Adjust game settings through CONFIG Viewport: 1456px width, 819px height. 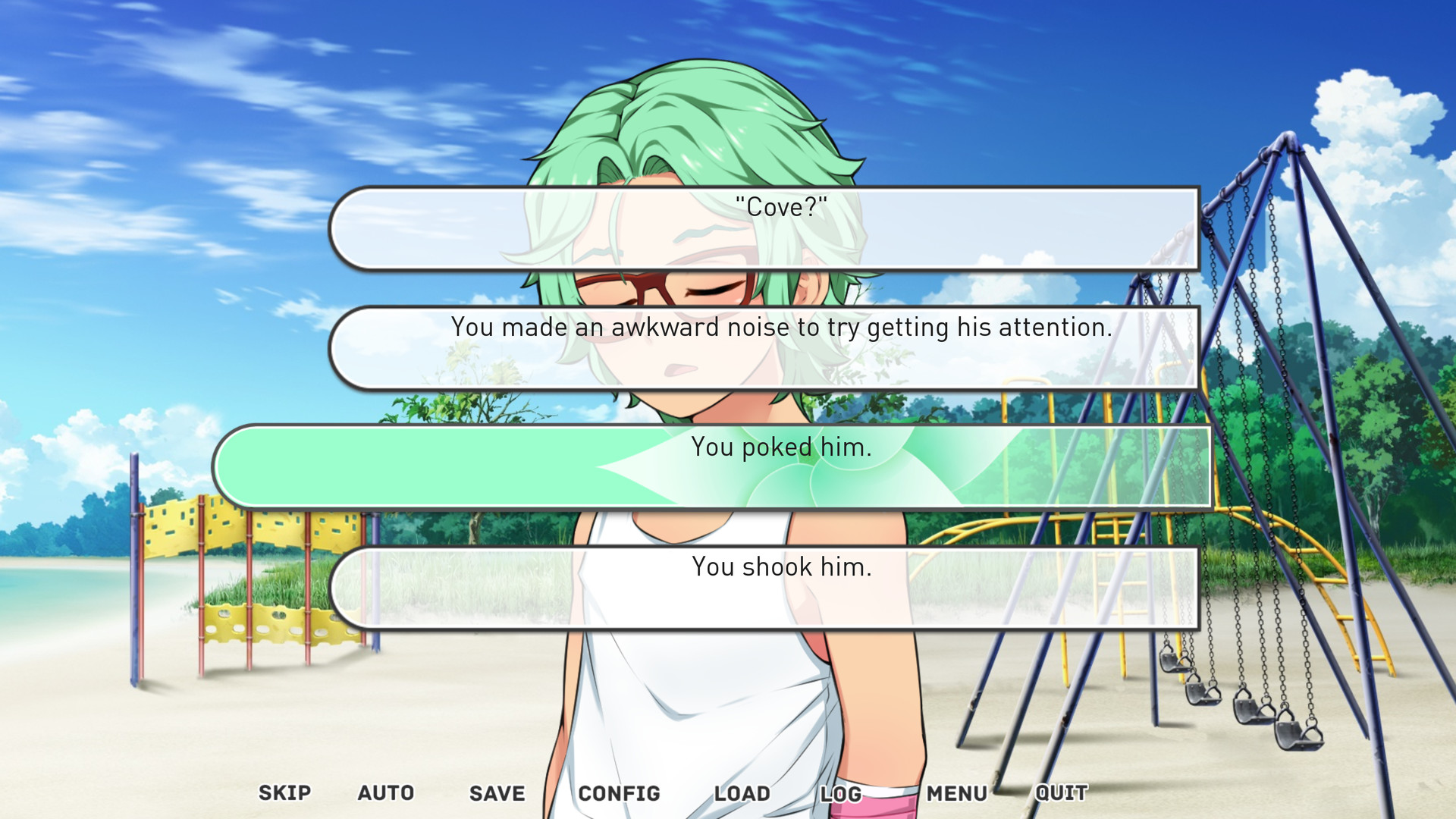tap(620, 792)
